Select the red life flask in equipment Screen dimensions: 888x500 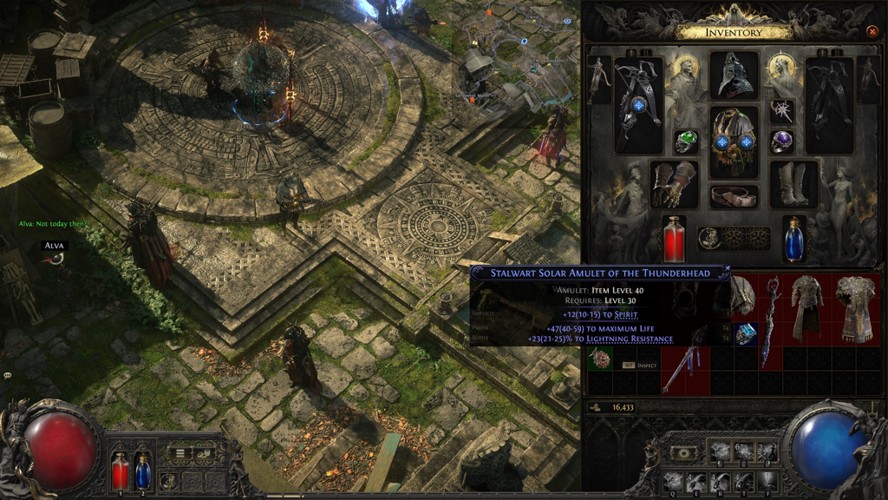coord(674,239)
